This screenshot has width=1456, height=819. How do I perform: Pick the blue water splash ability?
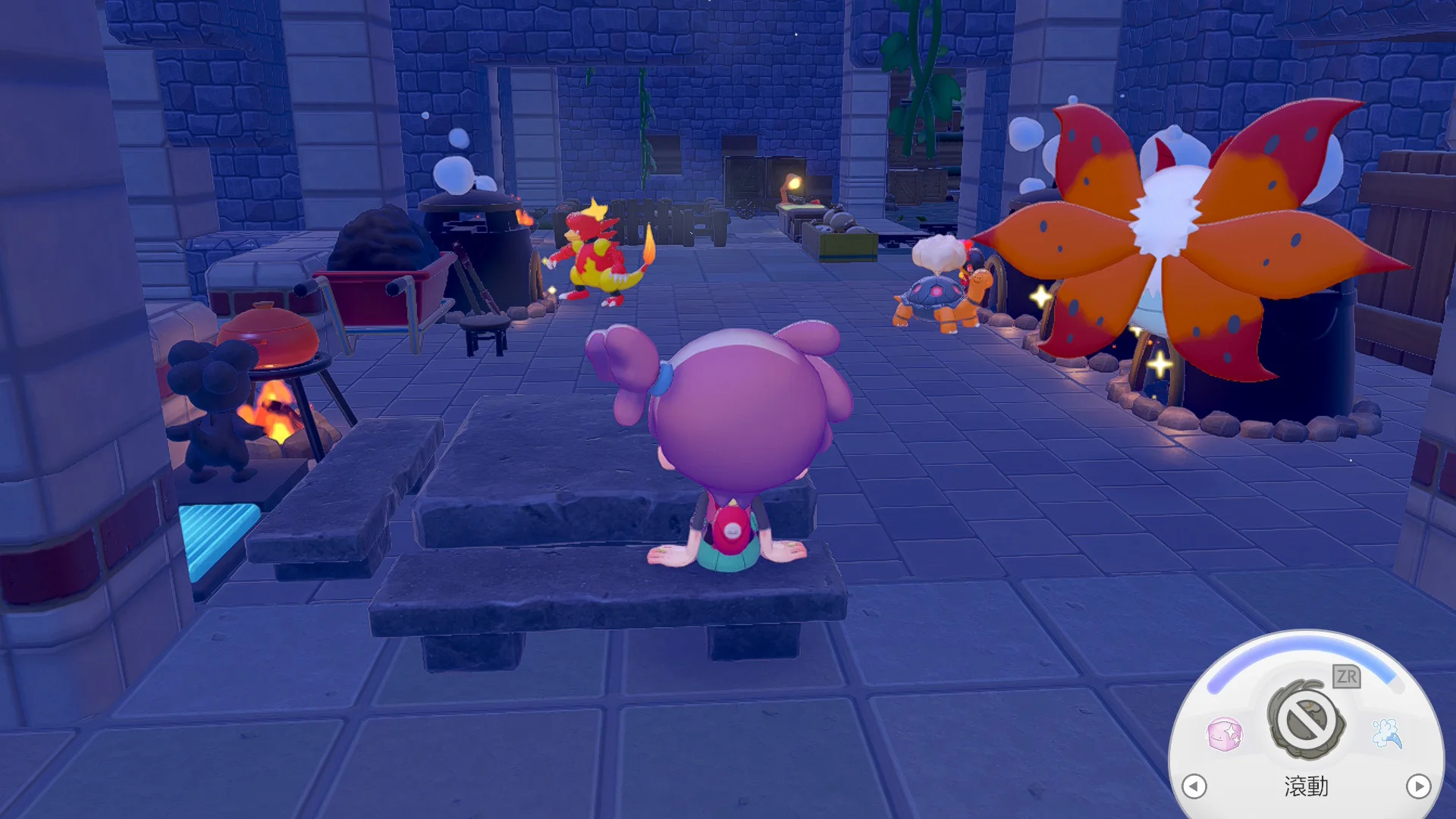[x=1387, y=733]
